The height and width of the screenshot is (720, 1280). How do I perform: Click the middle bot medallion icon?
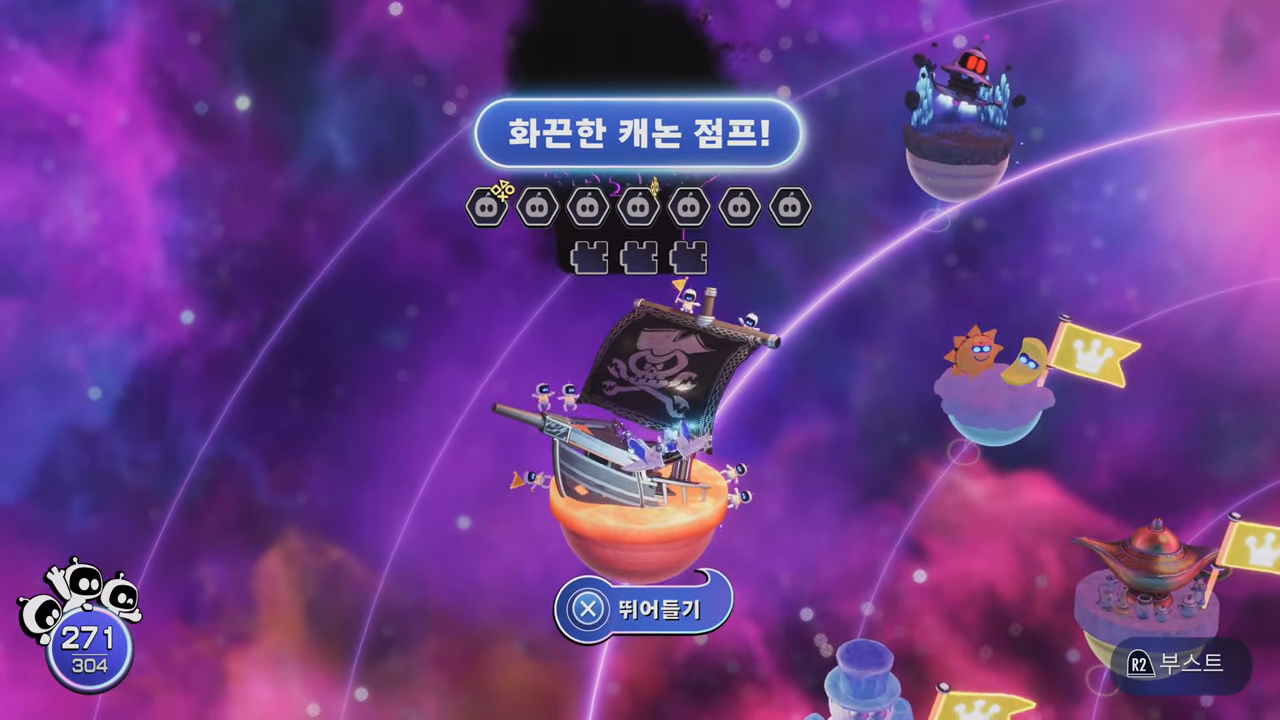(638, 207)
